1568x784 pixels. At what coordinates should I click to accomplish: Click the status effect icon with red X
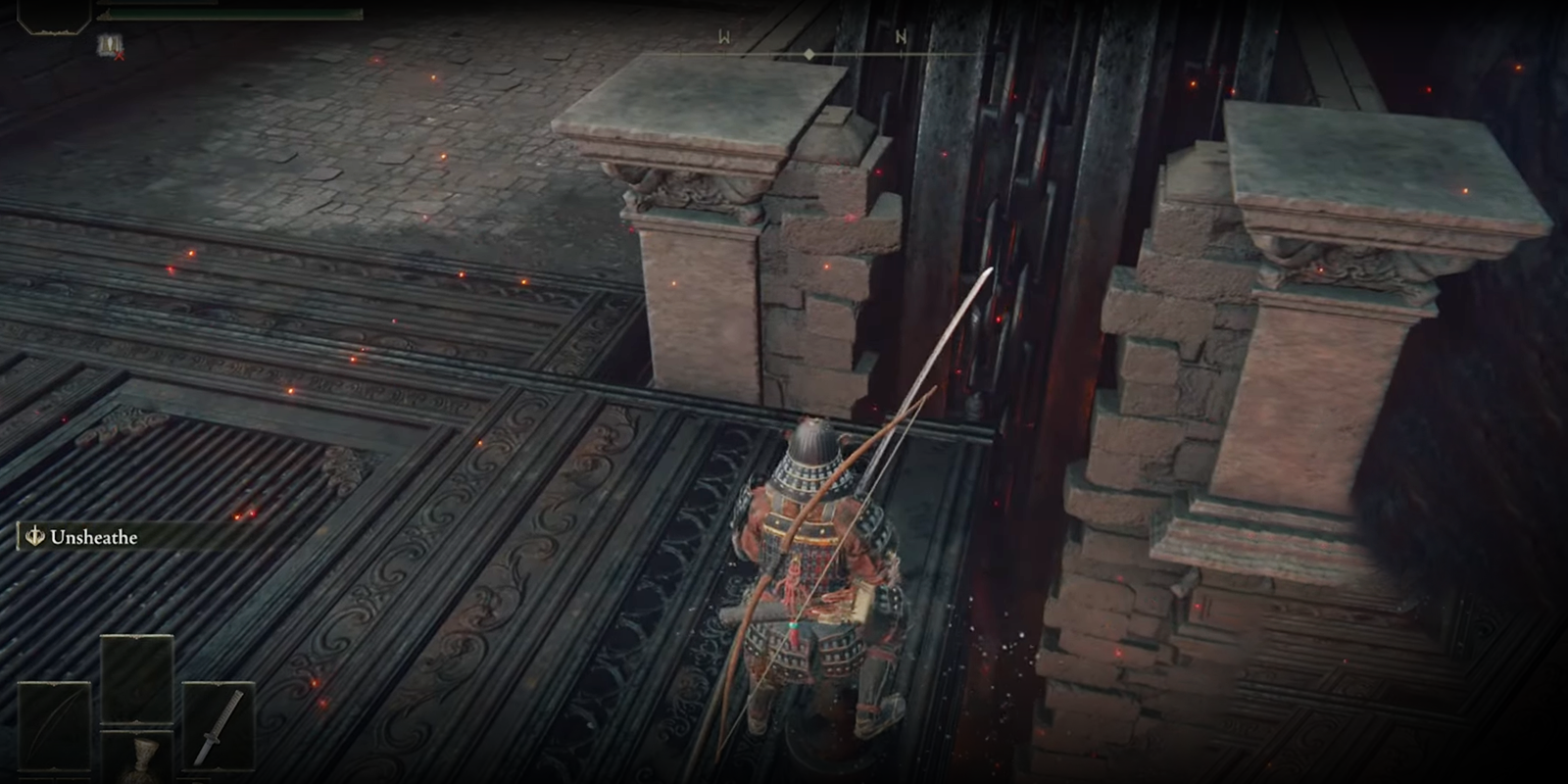(110, 45)
